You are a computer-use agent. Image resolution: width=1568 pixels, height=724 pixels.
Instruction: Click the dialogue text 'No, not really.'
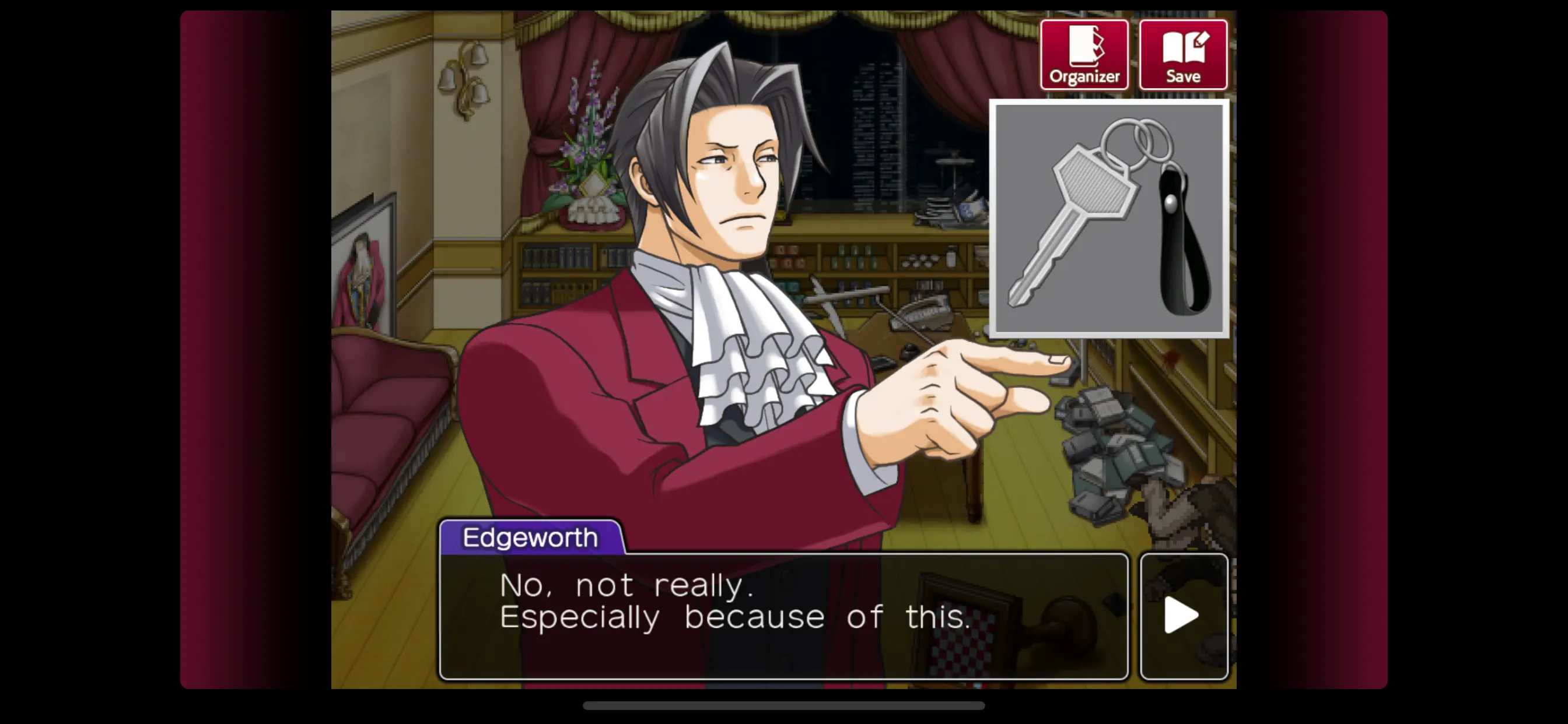click(627, 585)
